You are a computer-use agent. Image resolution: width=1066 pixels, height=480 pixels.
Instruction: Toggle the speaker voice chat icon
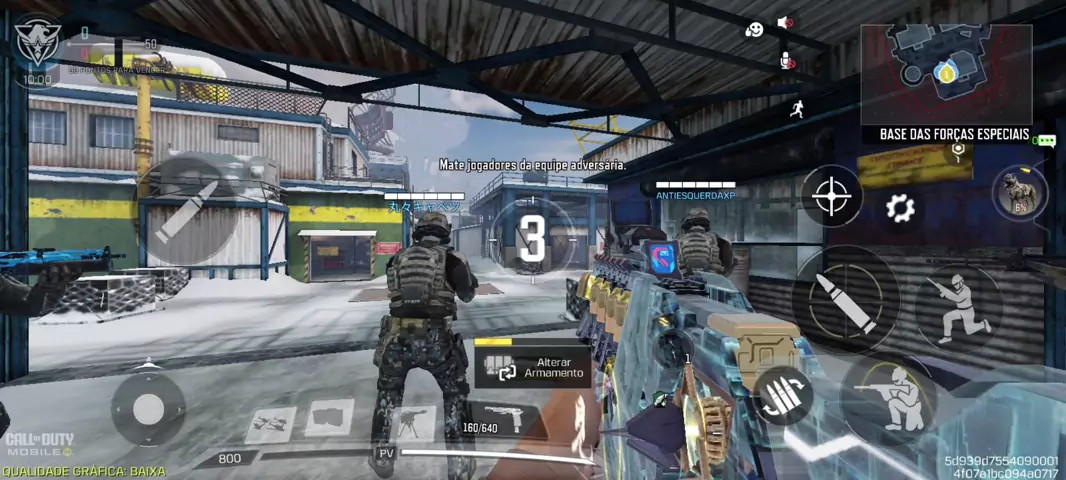785,23
